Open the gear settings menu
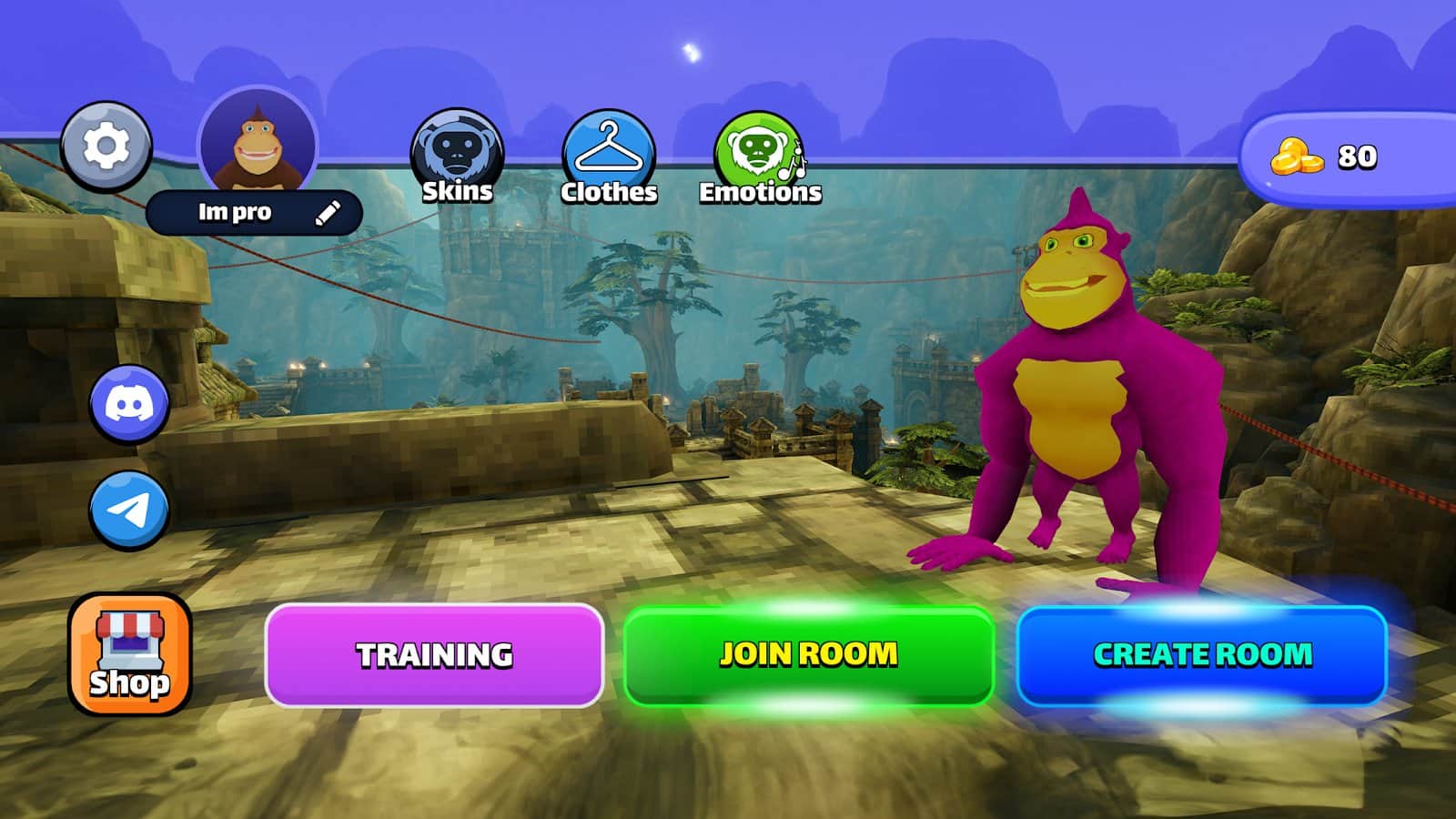The image size is (1456, 819). point(106,147)
